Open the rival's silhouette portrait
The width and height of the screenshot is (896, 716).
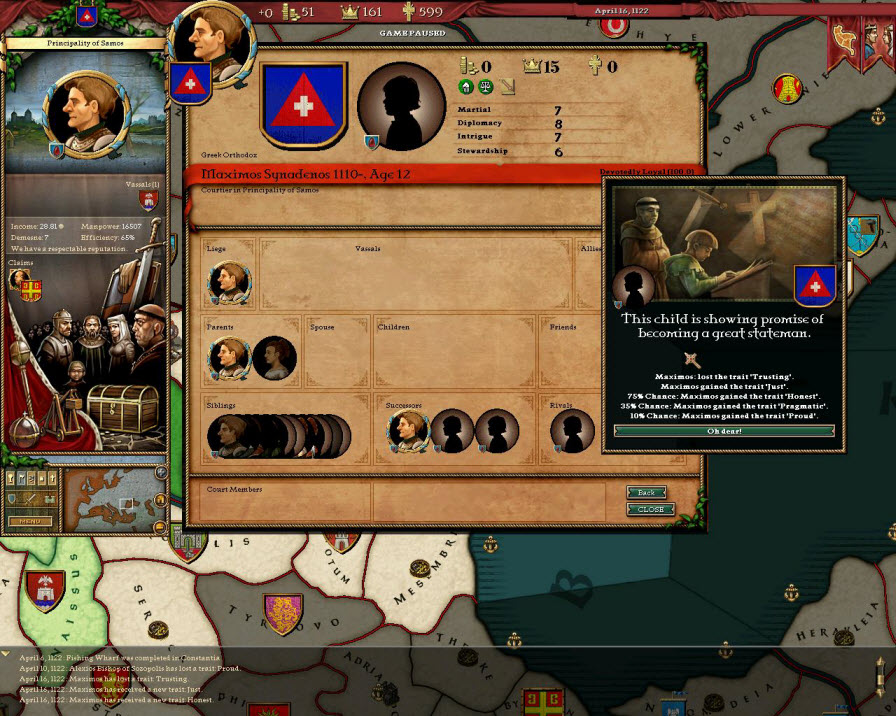point(571,432)
